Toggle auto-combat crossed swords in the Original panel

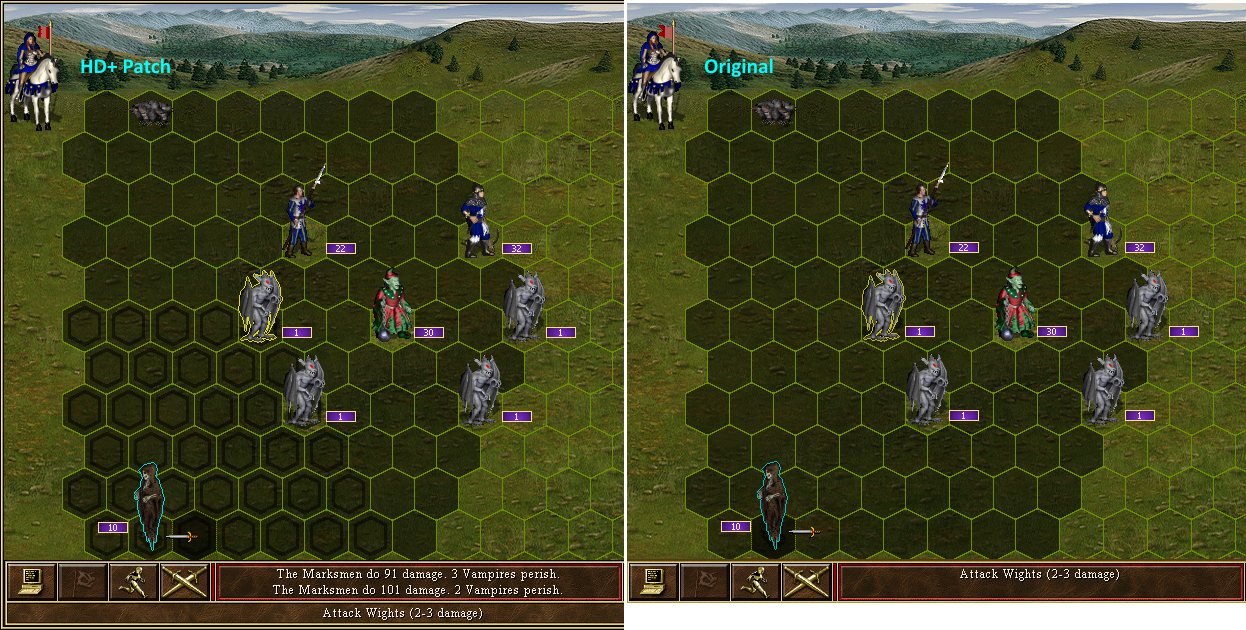tap(807, 581)
